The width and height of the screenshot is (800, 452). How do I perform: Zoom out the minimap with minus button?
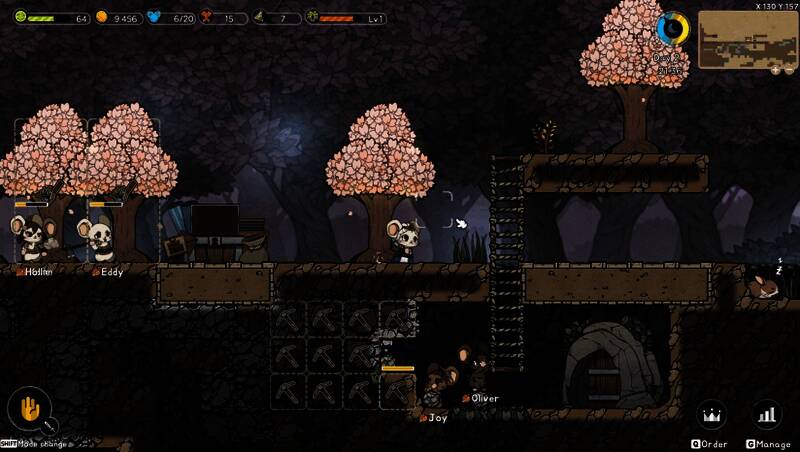787,71
